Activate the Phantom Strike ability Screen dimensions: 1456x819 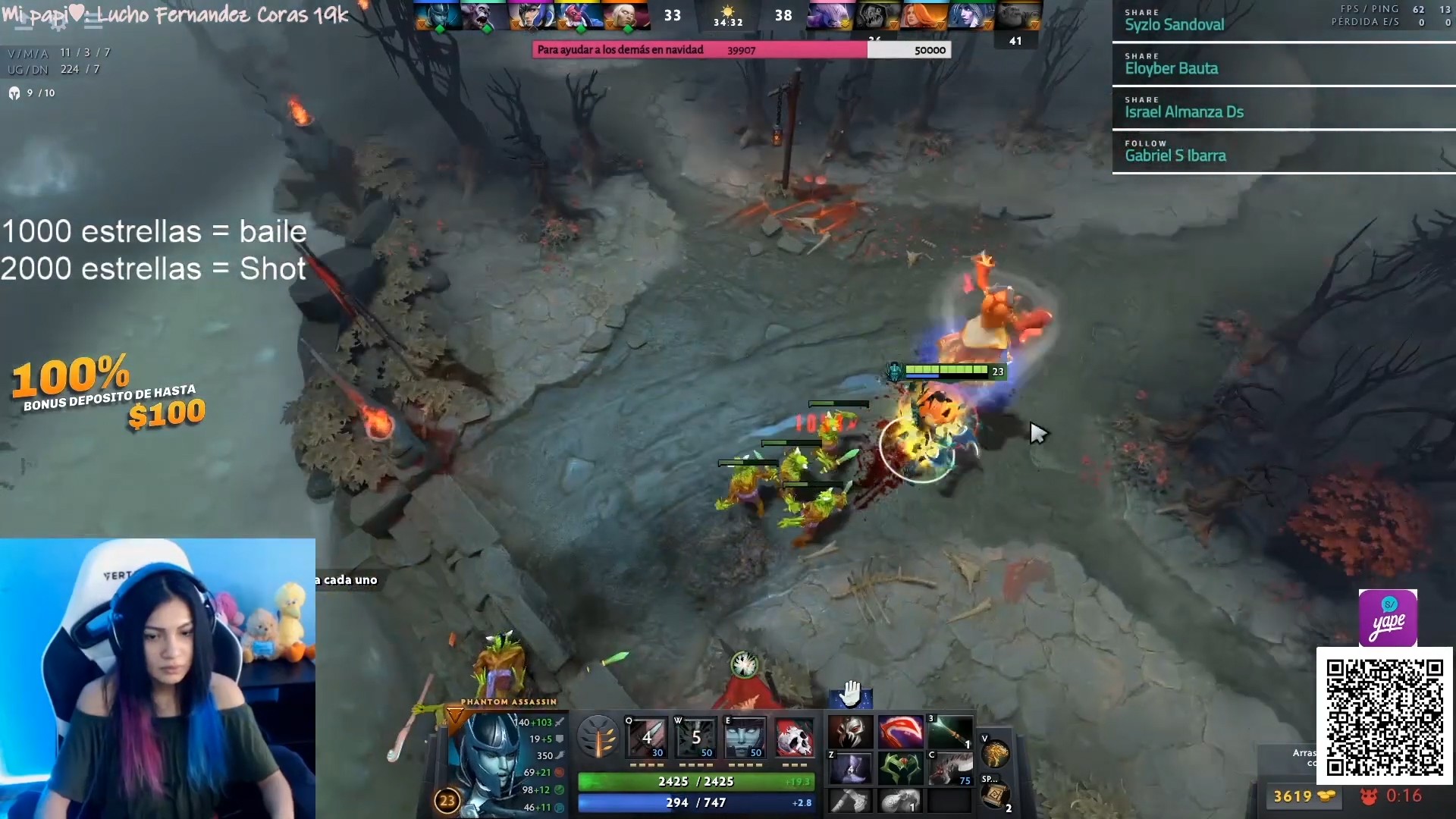695,736
